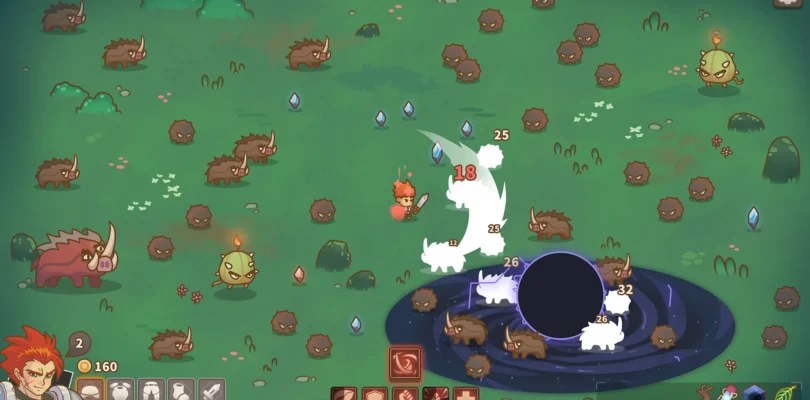Activate the red fist skill icon

[x=405, y=394]
